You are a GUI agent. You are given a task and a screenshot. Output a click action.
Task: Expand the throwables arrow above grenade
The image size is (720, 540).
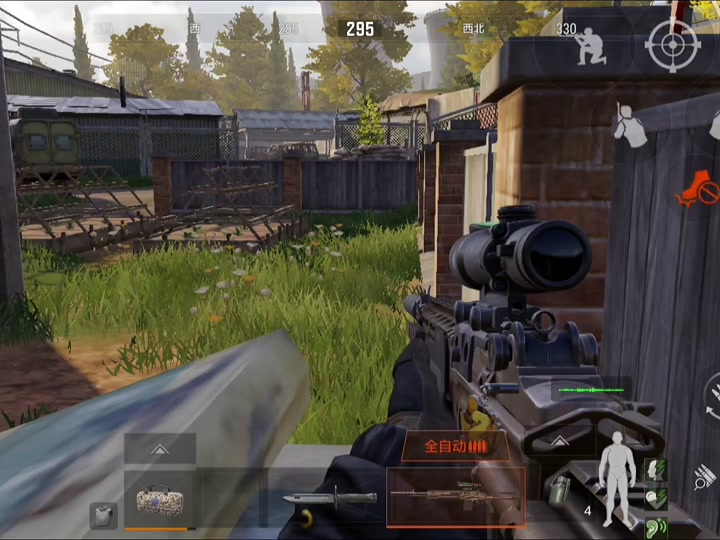click(558, 442)
